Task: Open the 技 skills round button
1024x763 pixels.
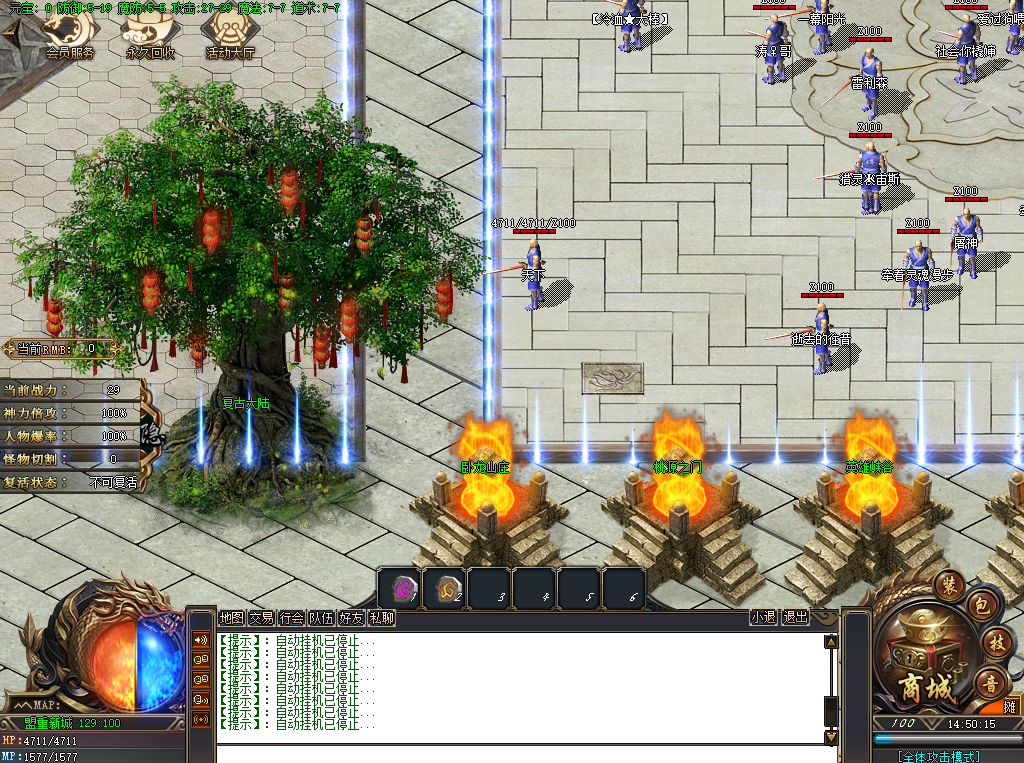Action: coord(997,642)
